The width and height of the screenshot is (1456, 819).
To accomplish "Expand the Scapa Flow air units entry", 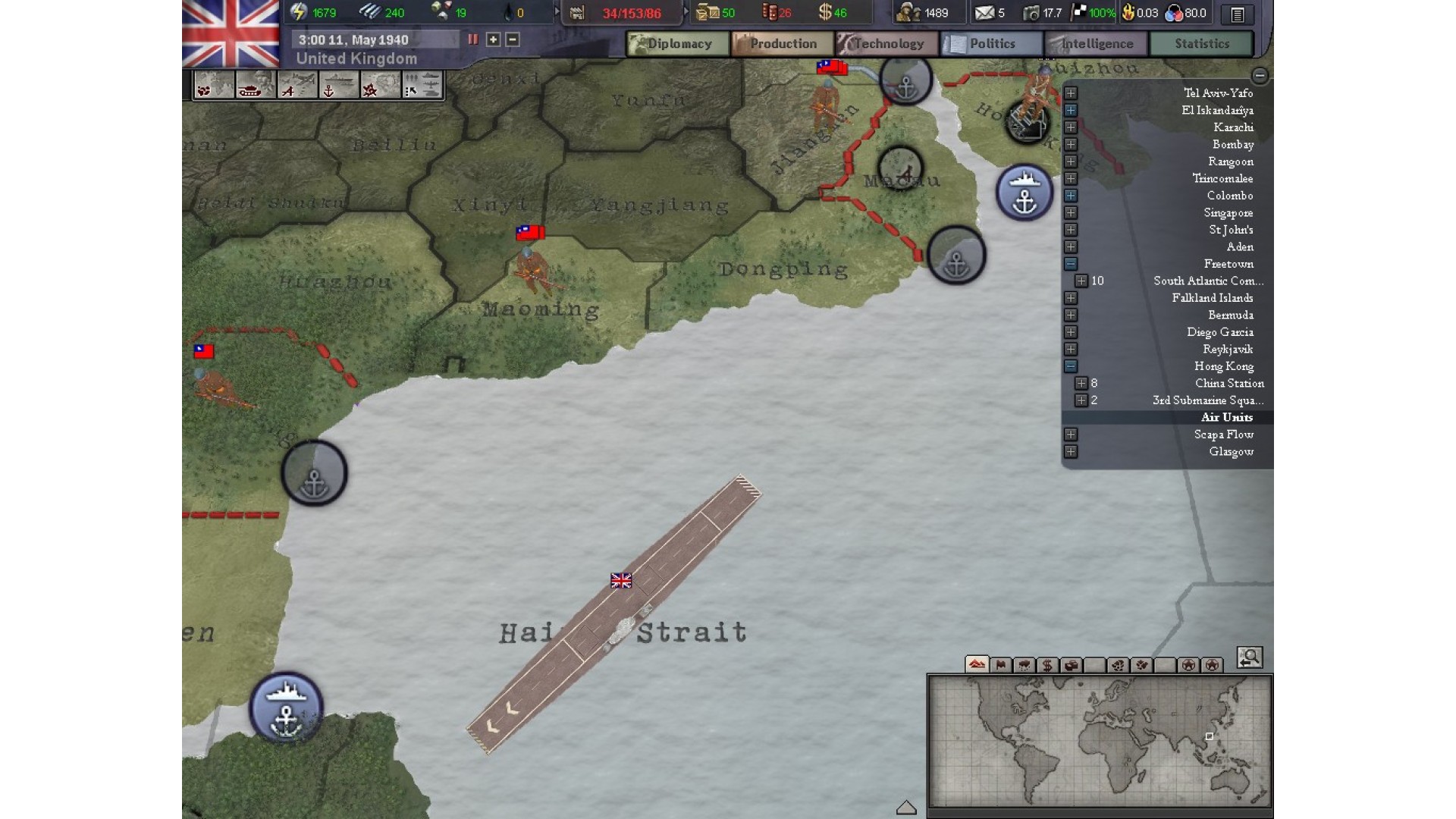I will (x=1071, y=435).
